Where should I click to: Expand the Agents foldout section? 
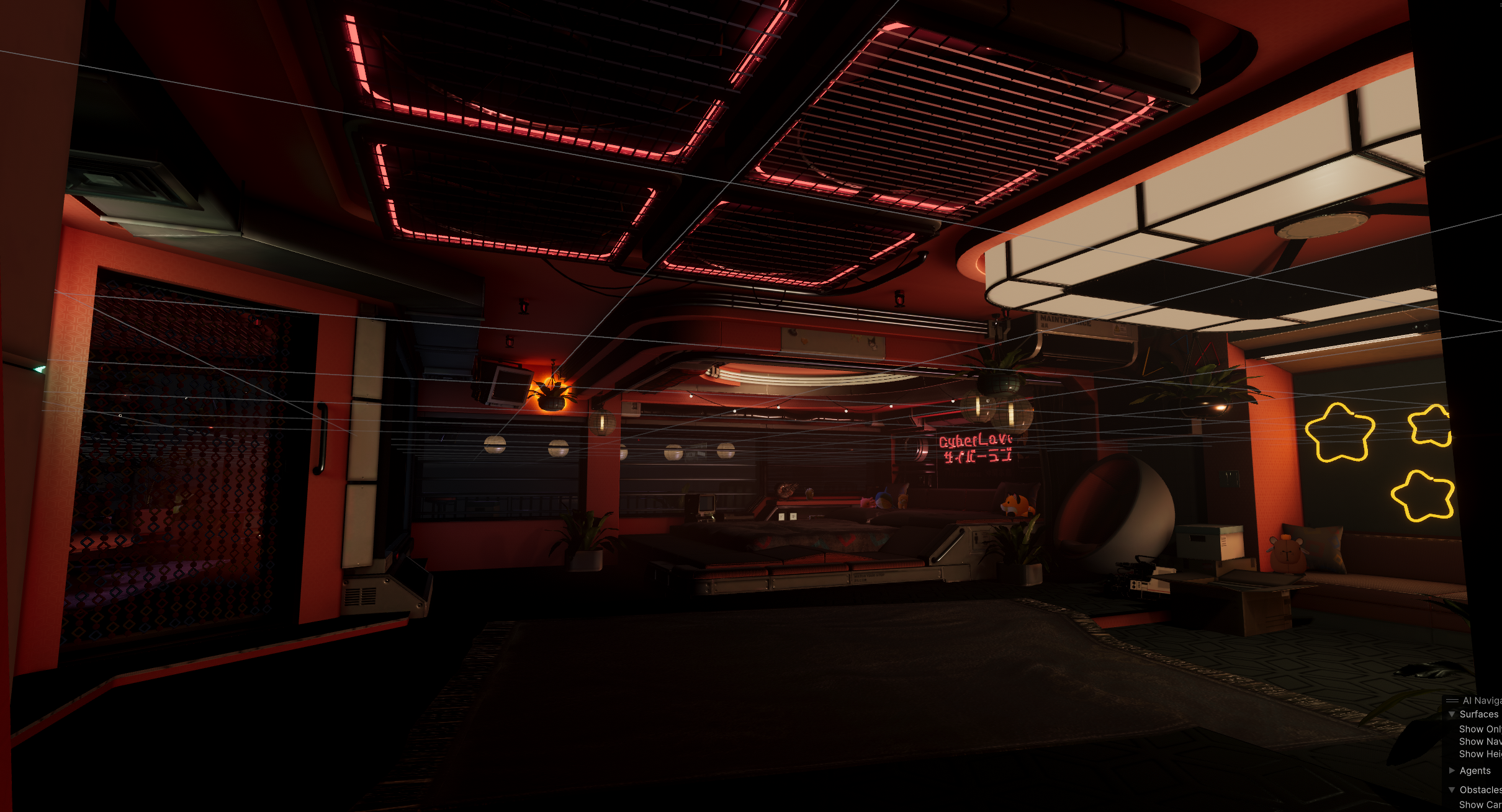(x=1452, y=771)
